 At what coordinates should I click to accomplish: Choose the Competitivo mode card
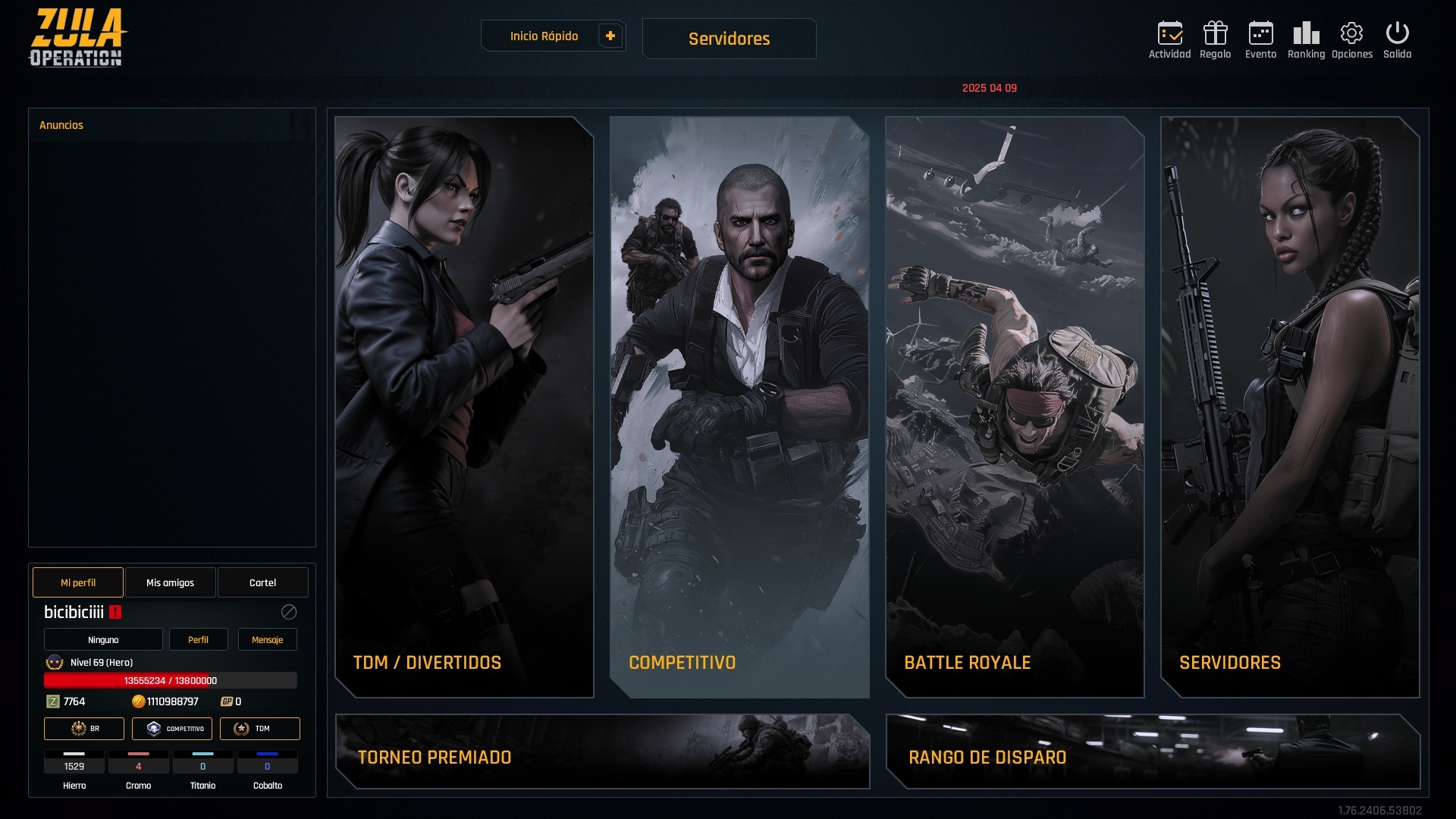[x=739, y=406]
